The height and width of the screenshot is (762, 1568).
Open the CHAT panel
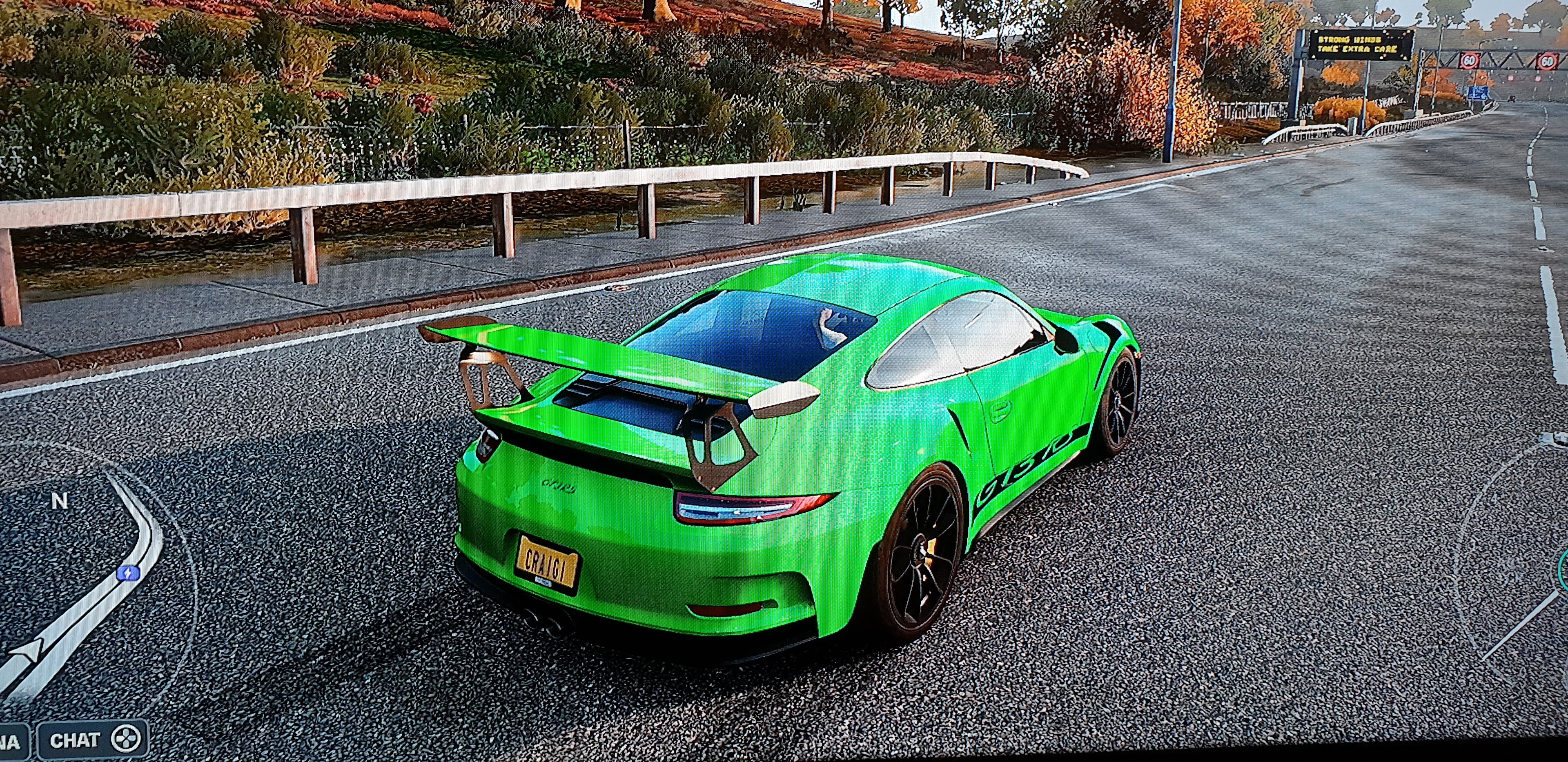click(x=93, y=740)
